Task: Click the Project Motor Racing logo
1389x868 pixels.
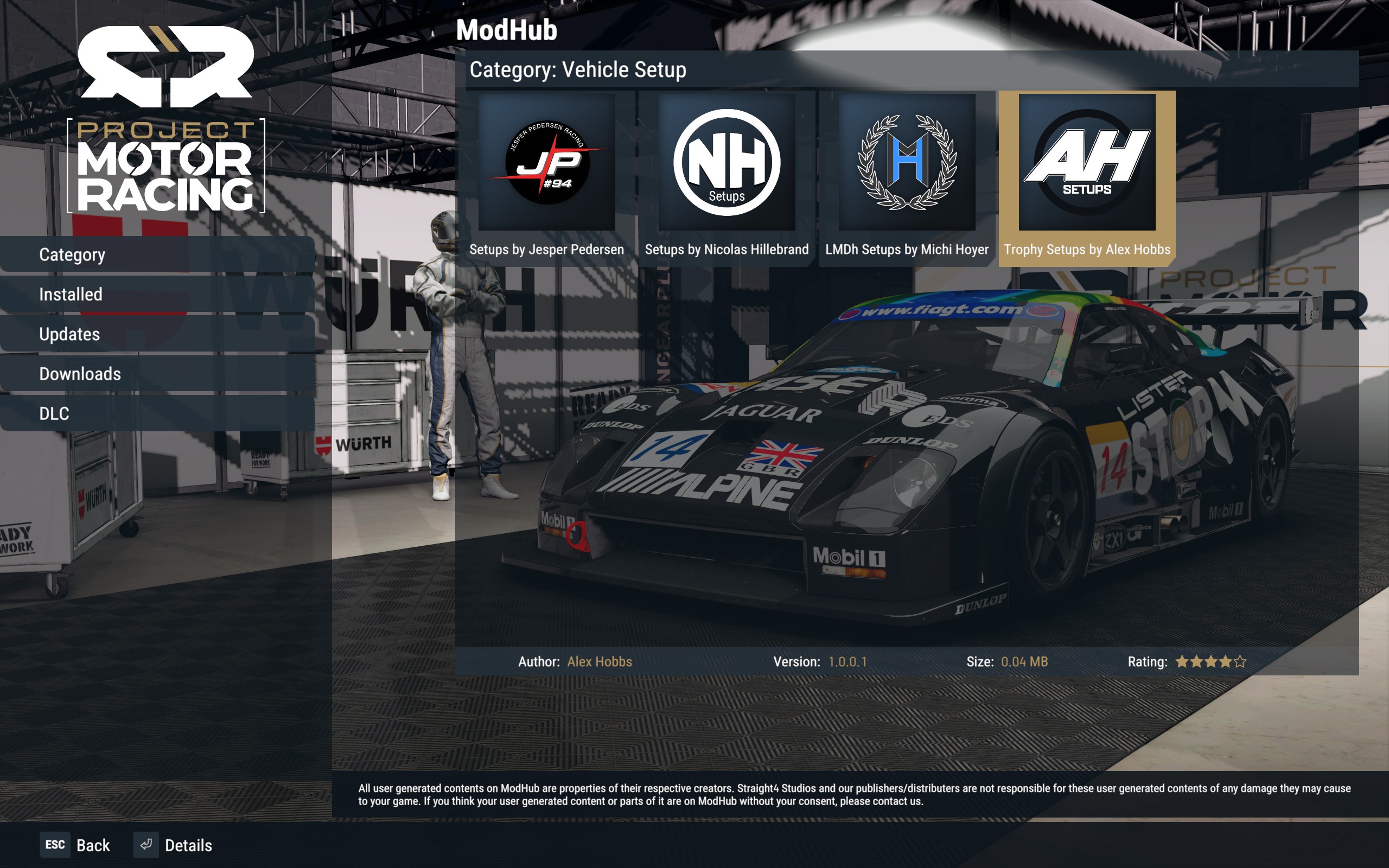Action: (x=167, y=115)
